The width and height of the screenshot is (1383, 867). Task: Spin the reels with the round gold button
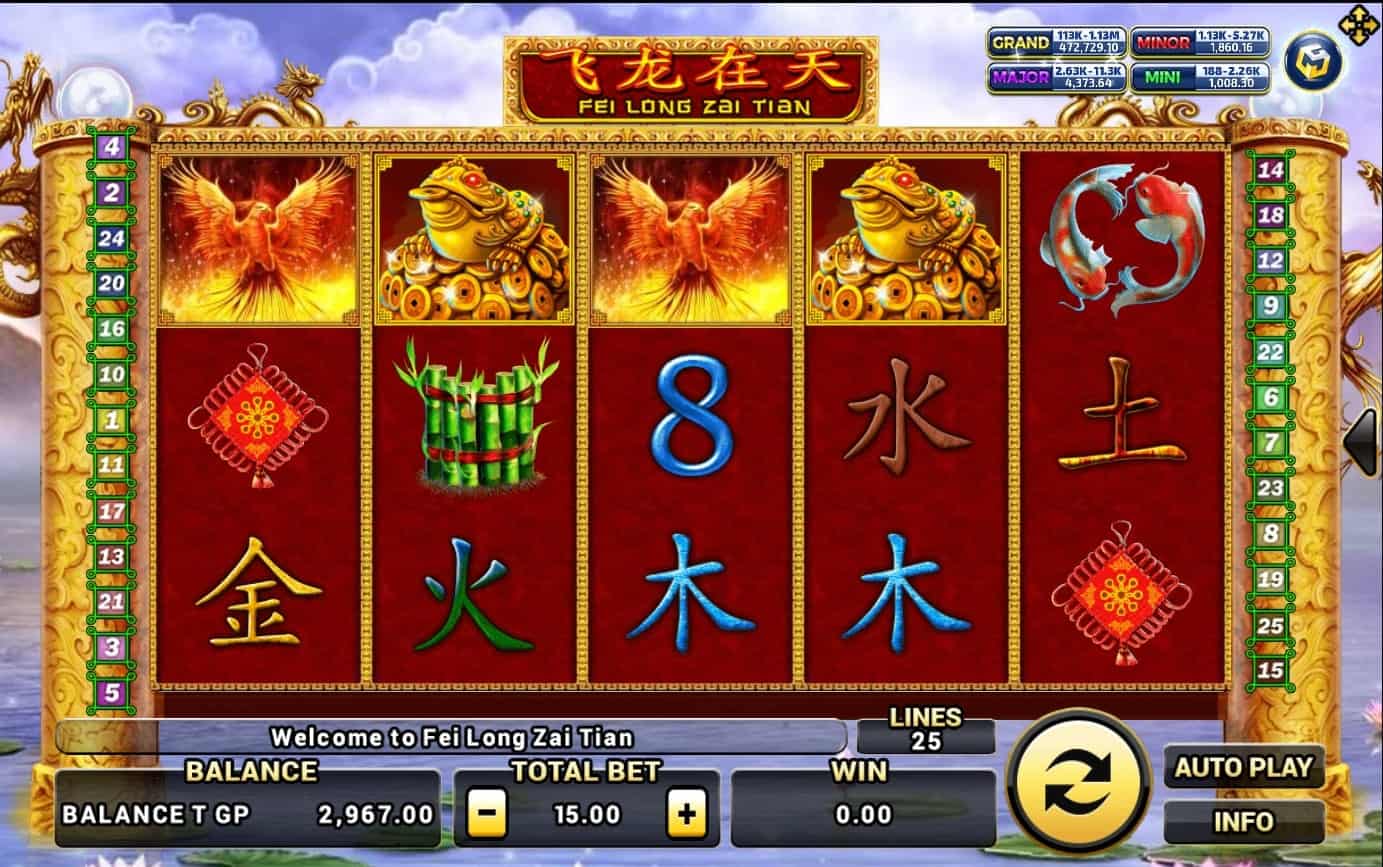[x=1078, y=783]
